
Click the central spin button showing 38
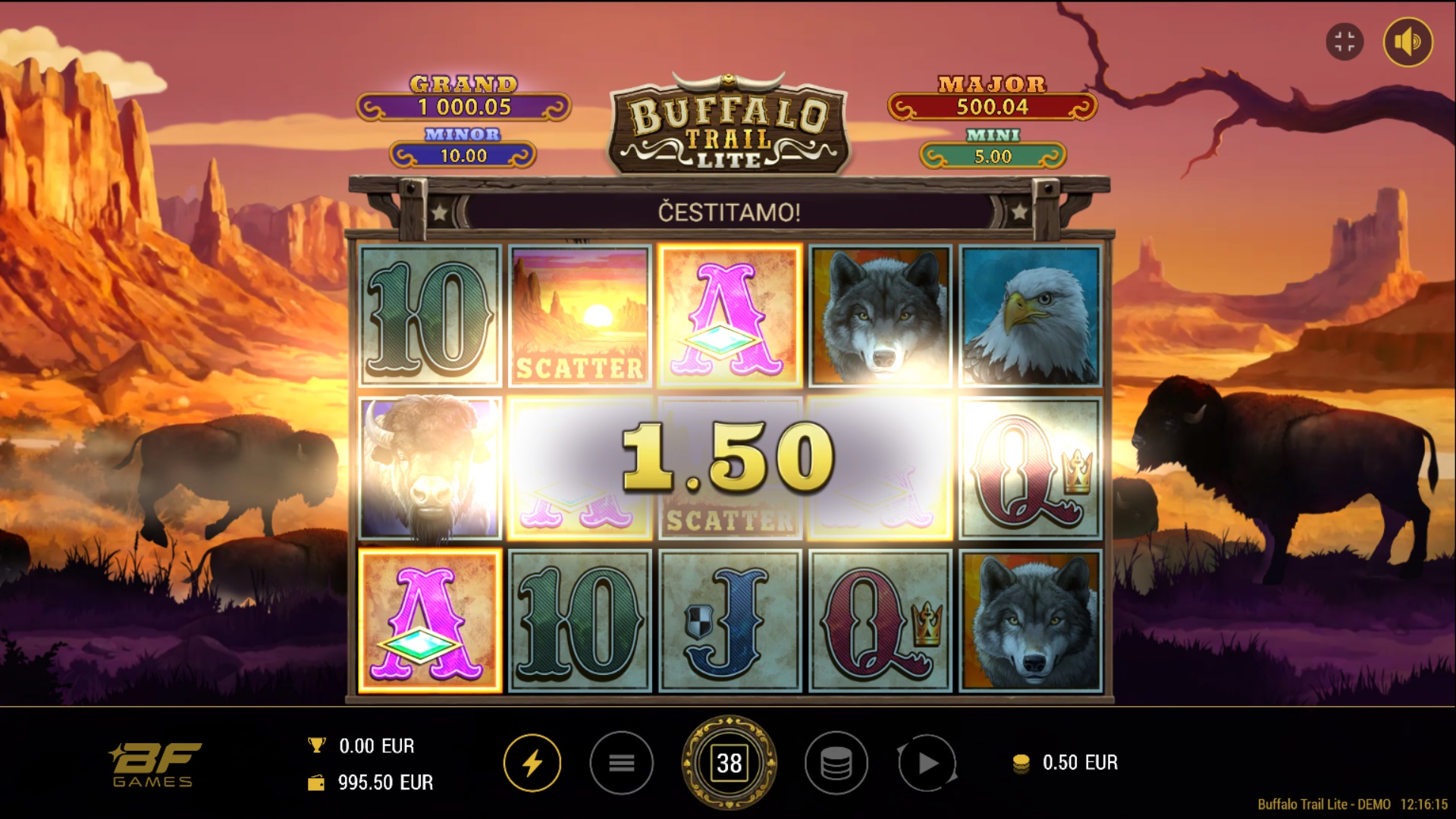[729, 763]
